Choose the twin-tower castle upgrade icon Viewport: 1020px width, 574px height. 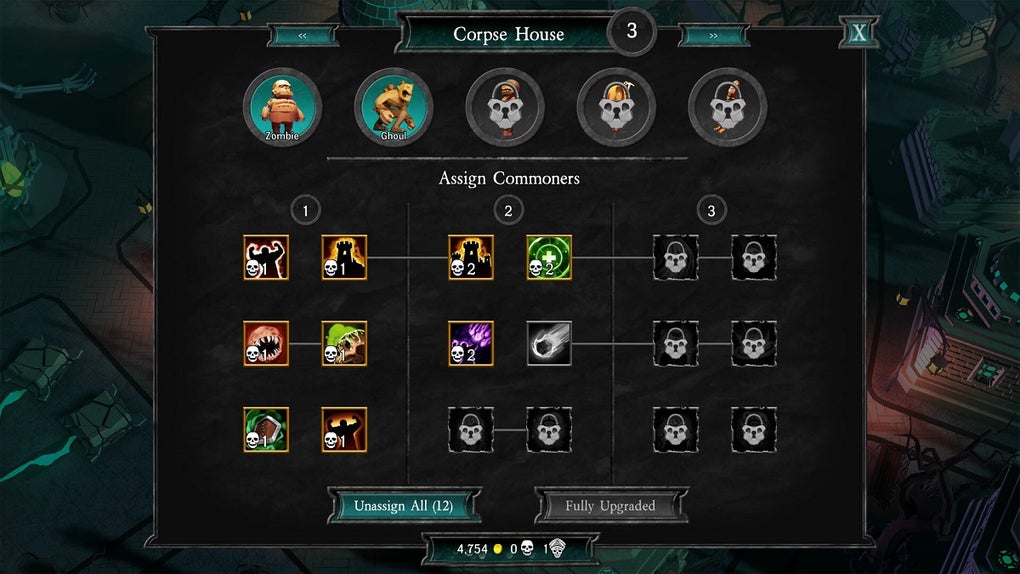click(x=471, y=257)
